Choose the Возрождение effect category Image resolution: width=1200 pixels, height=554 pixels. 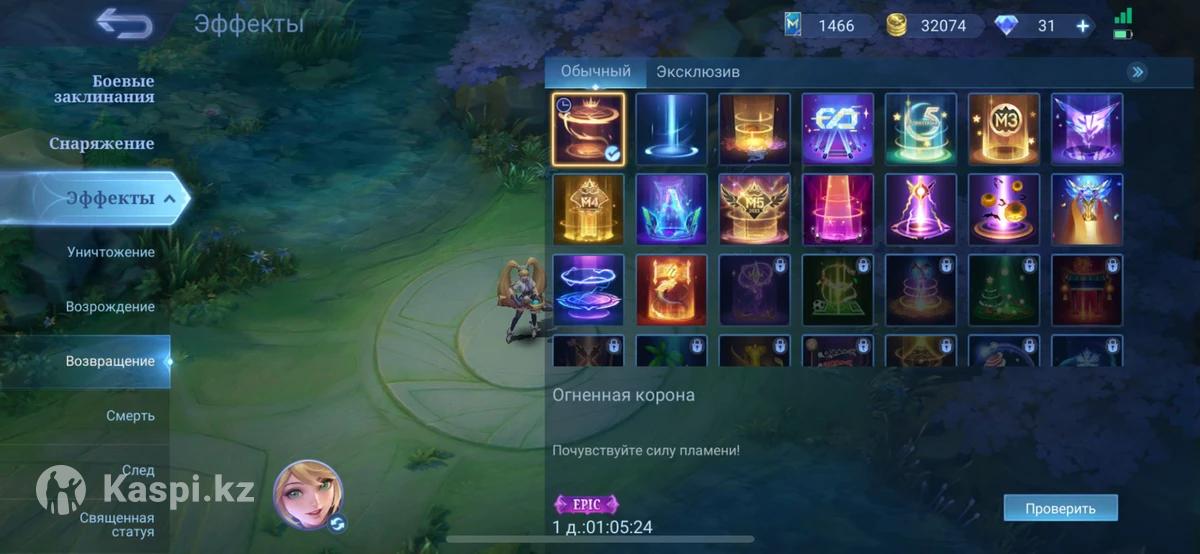coord(110,306)
